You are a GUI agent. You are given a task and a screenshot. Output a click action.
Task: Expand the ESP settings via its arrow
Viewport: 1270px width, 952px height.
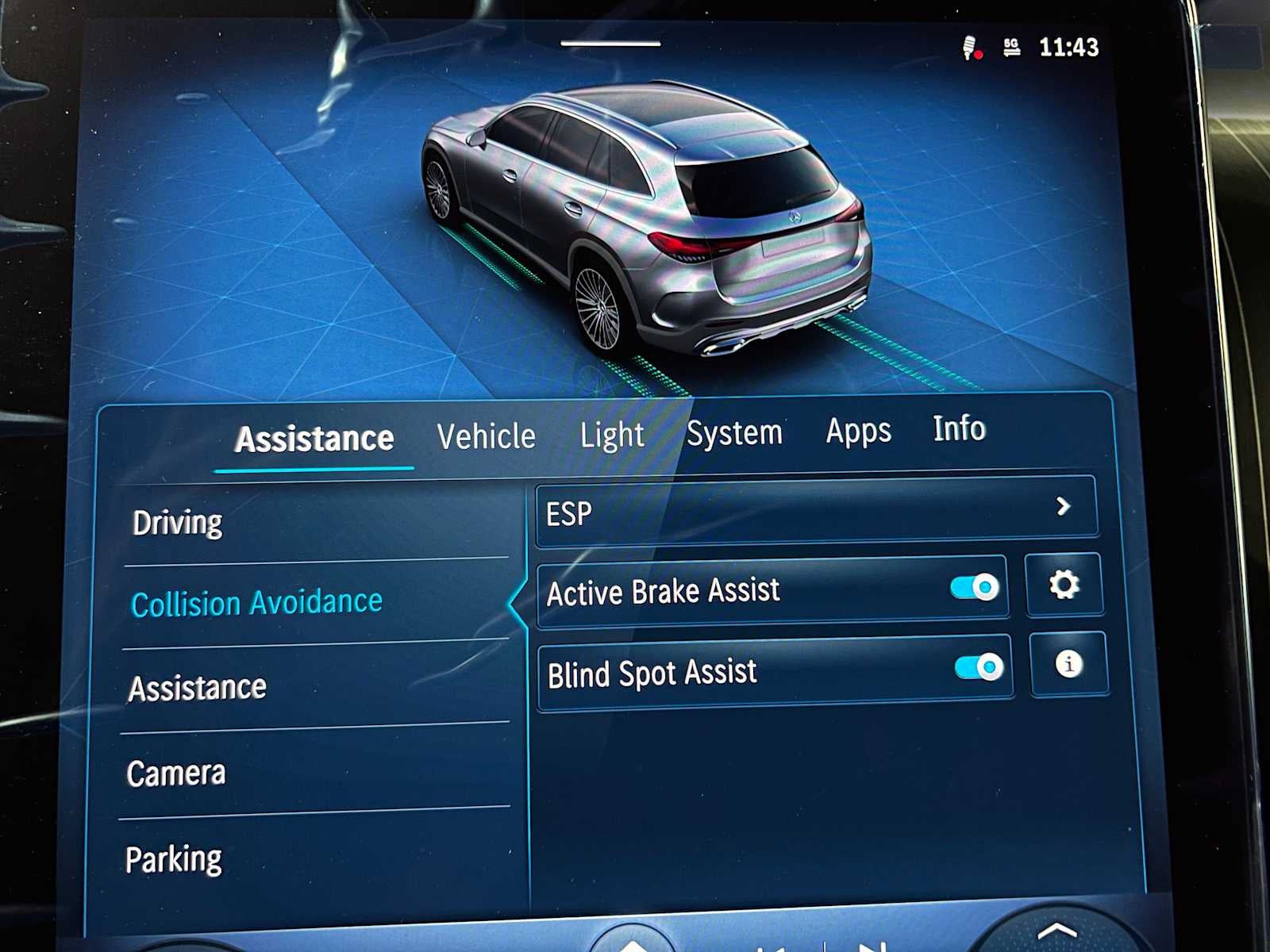click(x=1064, y=507)
